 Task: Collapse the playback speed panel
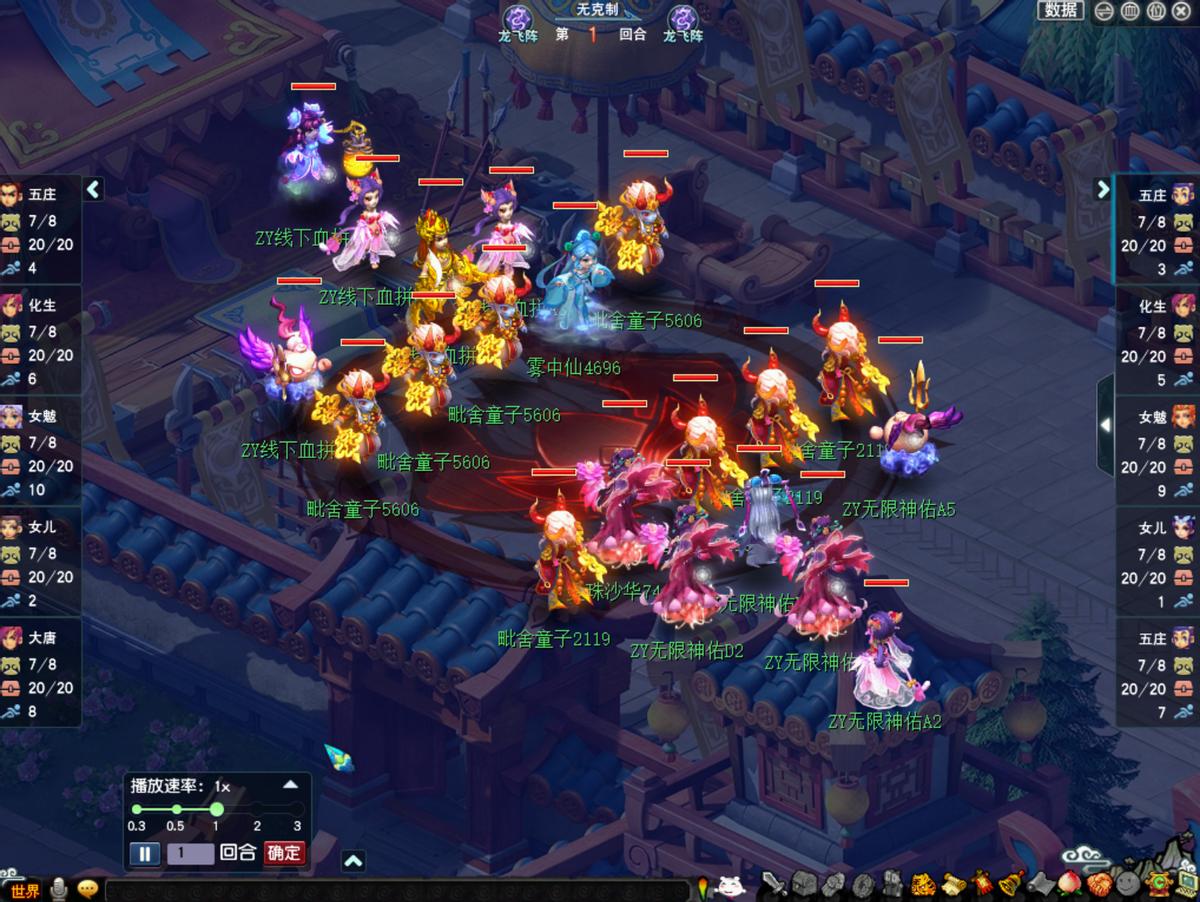290,785
